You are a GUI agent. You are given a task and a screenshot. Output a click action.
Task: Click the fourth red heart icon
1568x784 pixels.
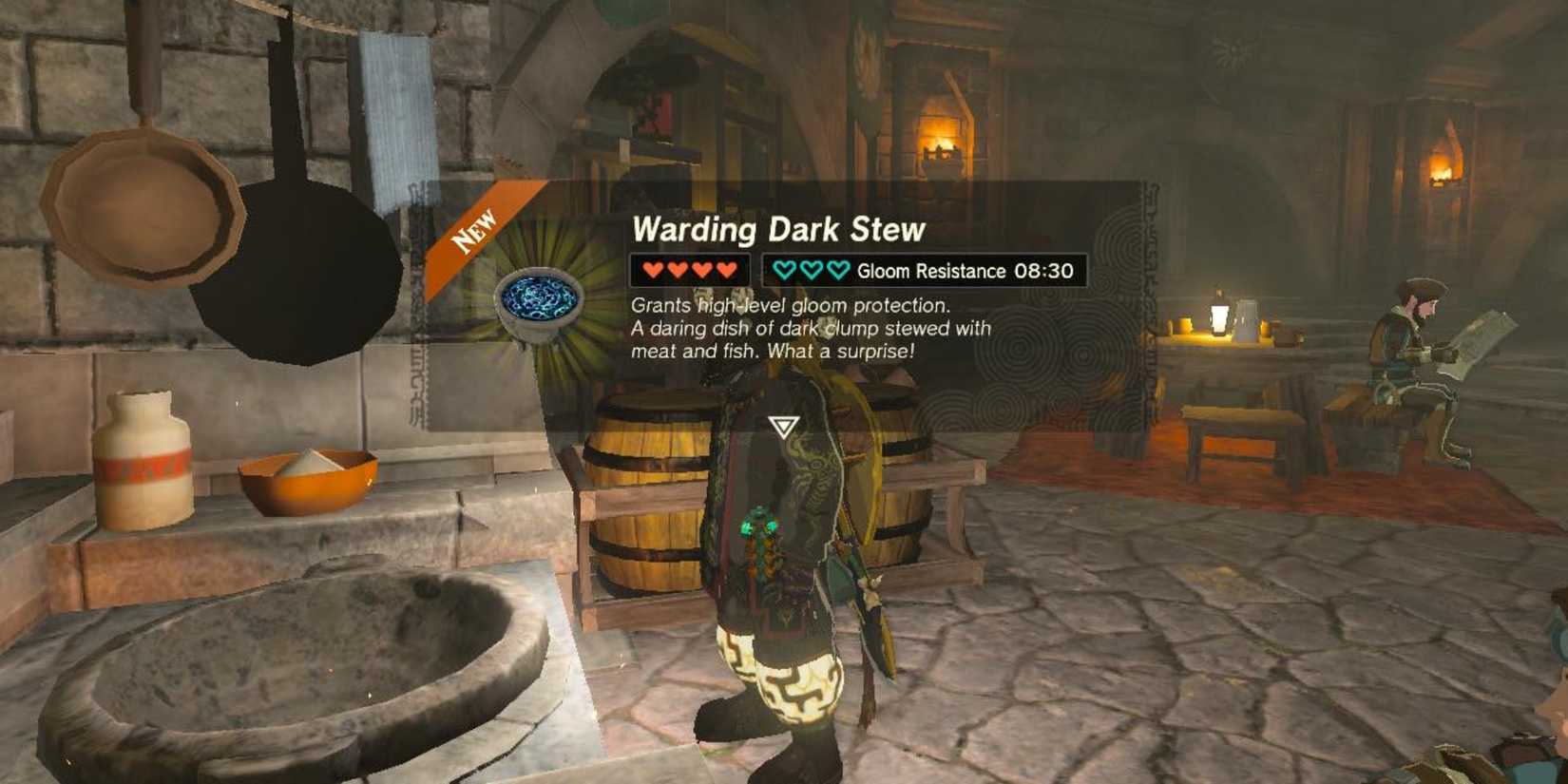(x=725, y=269)
